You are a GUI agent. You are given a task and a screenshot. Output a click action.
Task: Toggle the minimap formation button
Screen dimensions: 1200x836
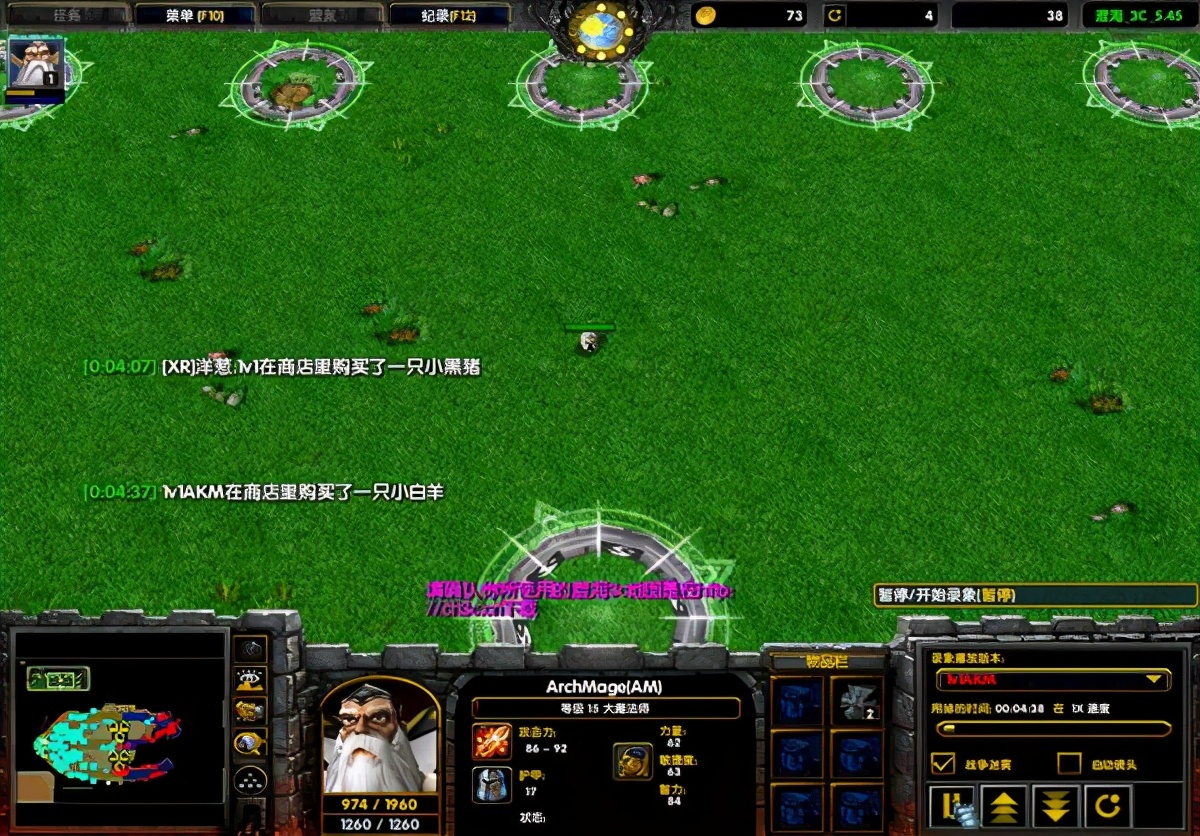[249, 780]
